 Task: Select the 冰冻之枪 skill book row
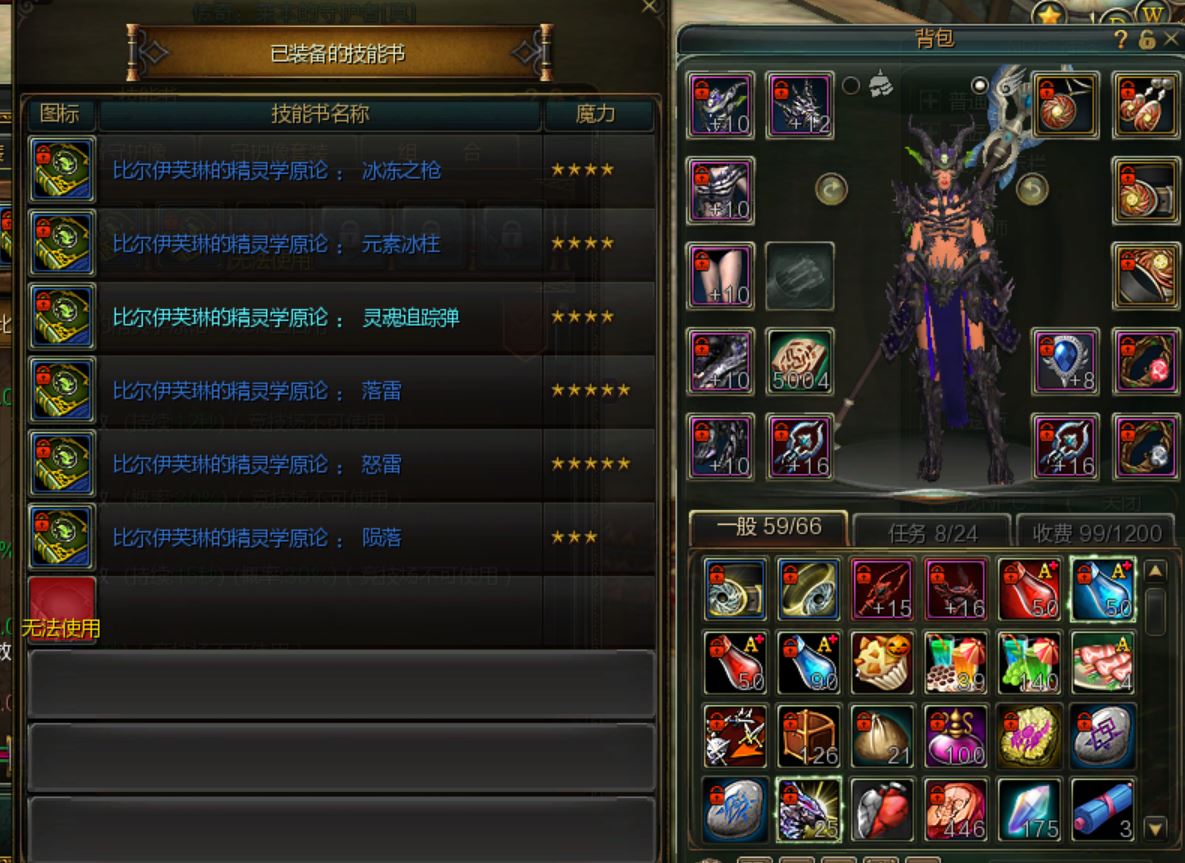click(340, 170)
